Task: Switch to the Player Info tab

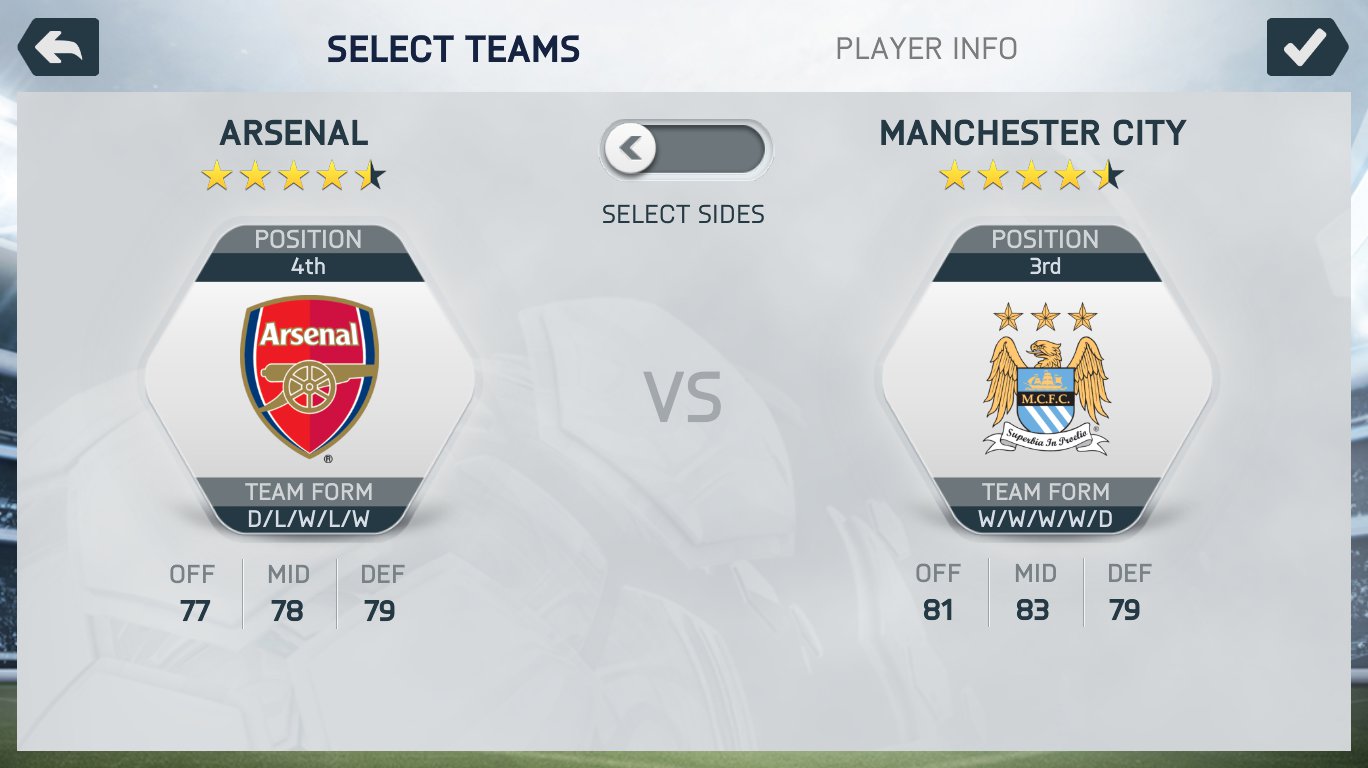Action: (x=926, y=48)
